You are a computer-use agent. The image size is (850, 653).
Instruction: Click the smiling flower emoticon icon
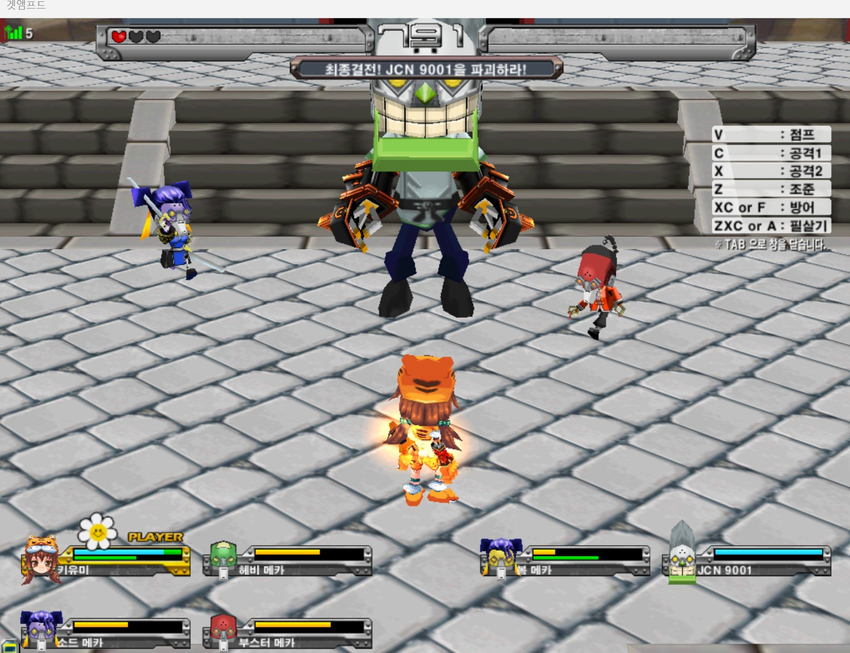[x=97, y=531]
